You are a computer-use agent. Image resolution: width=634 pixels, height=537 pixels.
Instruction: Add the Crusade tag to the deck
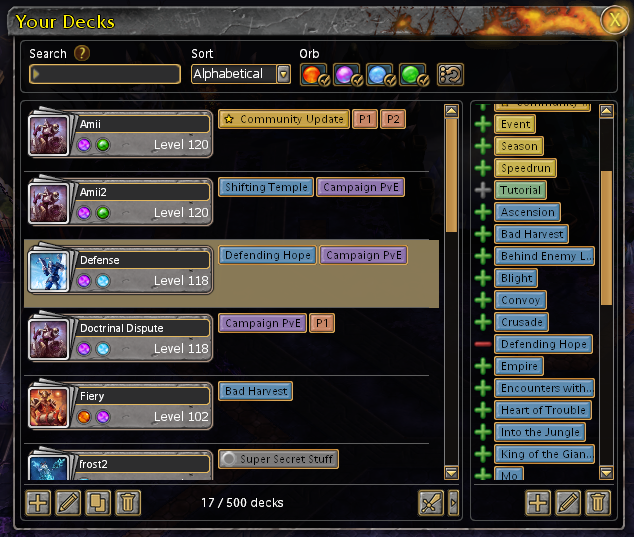(x=483, y=322)
